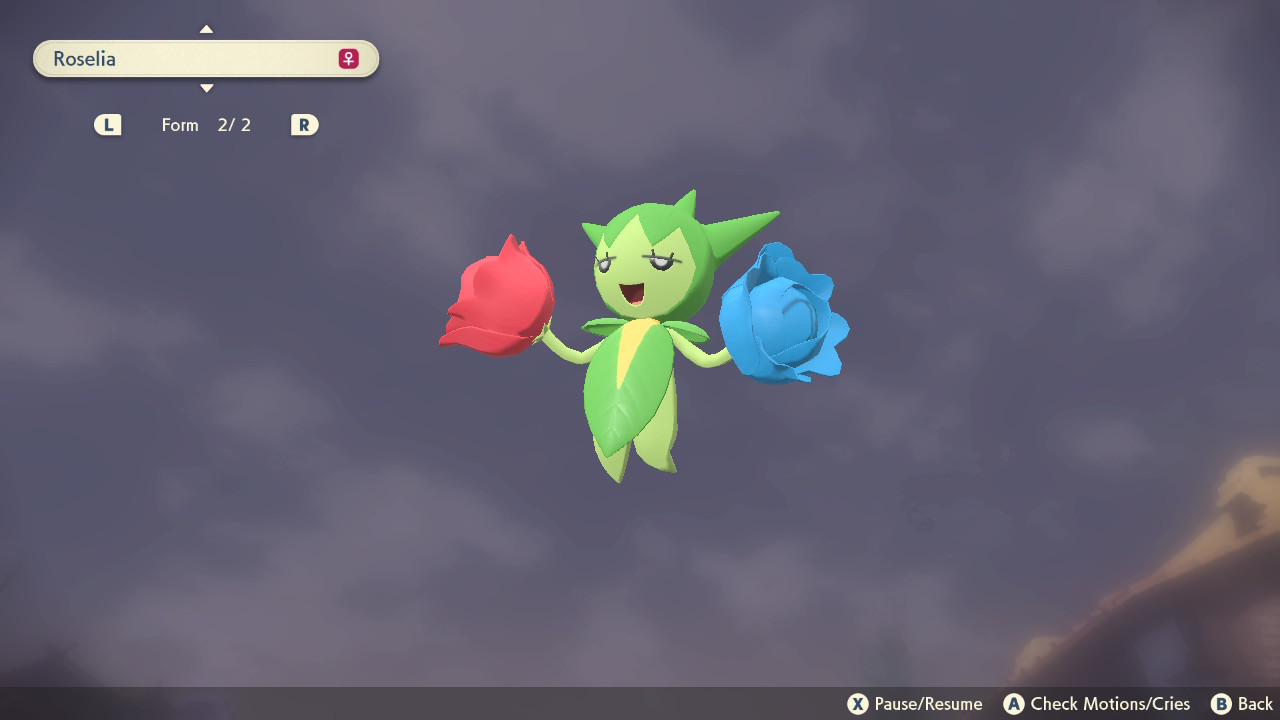Click the B button icon next to Back
The height and width of the screenshot is (720, 1280).
(x=1220, y=704)
